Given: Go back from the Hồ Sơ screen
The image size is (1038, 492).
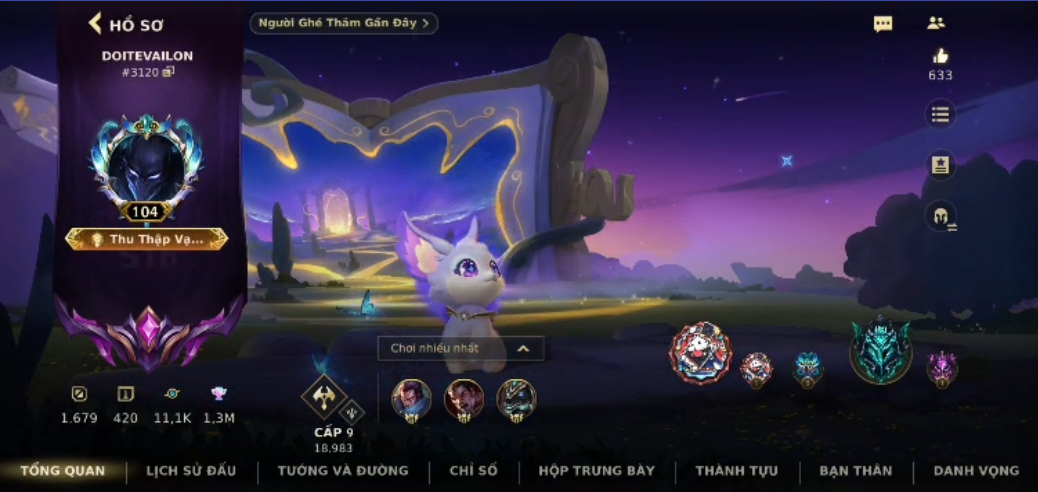Looking at the screenshot, I should tap(97, 23).
